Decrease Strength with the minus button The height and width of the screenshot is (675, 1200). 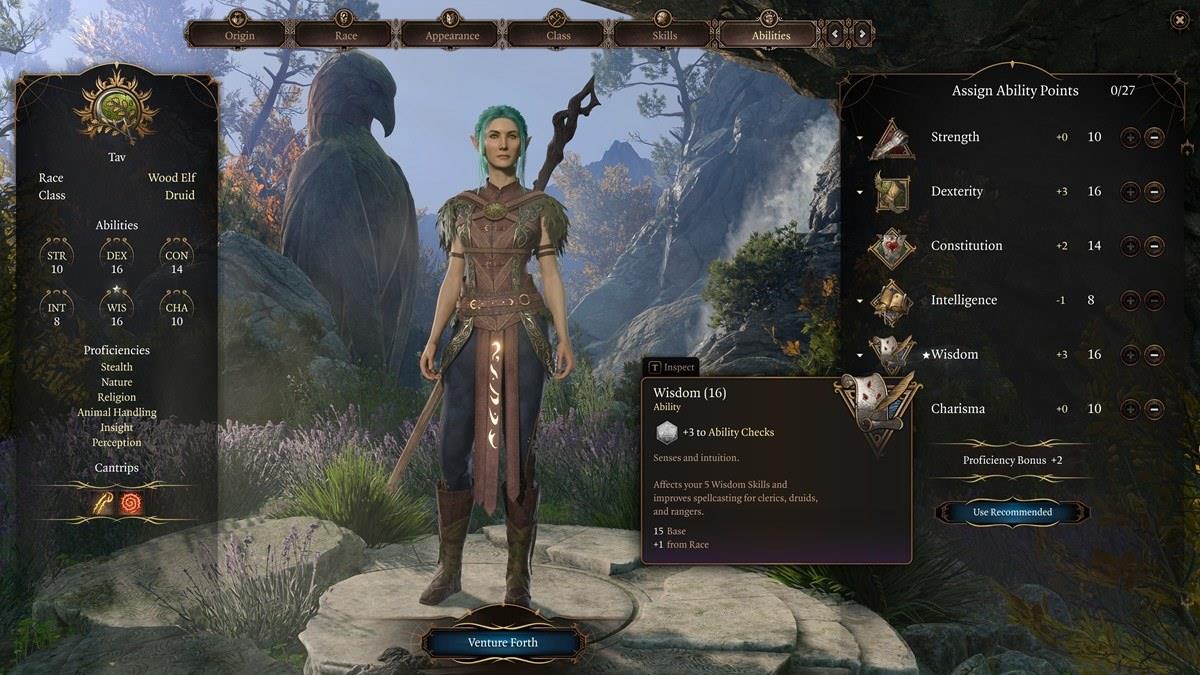click(x=1154, y=137)
